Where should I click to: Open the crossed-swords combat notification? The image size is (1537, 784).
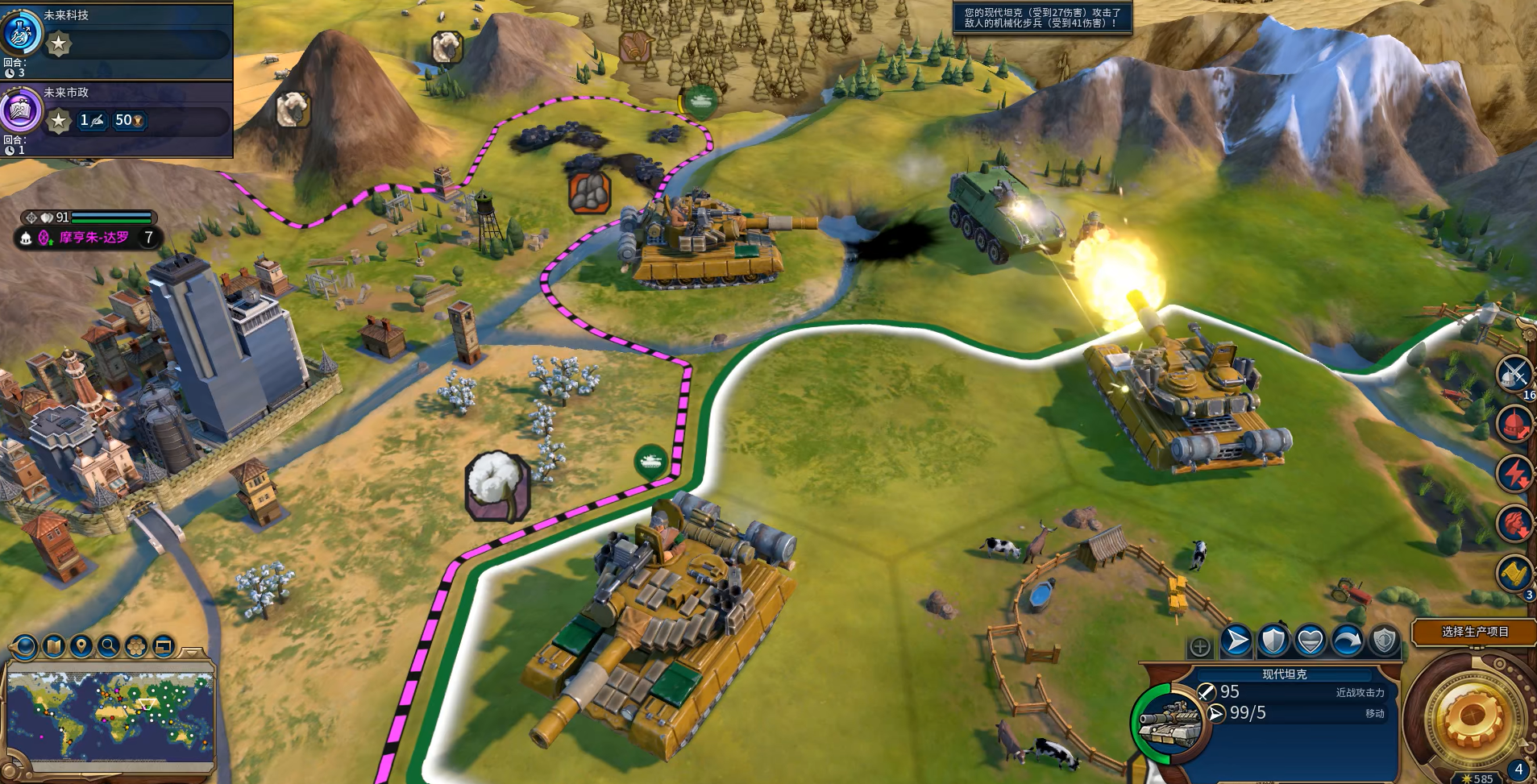coord(1514,374)
